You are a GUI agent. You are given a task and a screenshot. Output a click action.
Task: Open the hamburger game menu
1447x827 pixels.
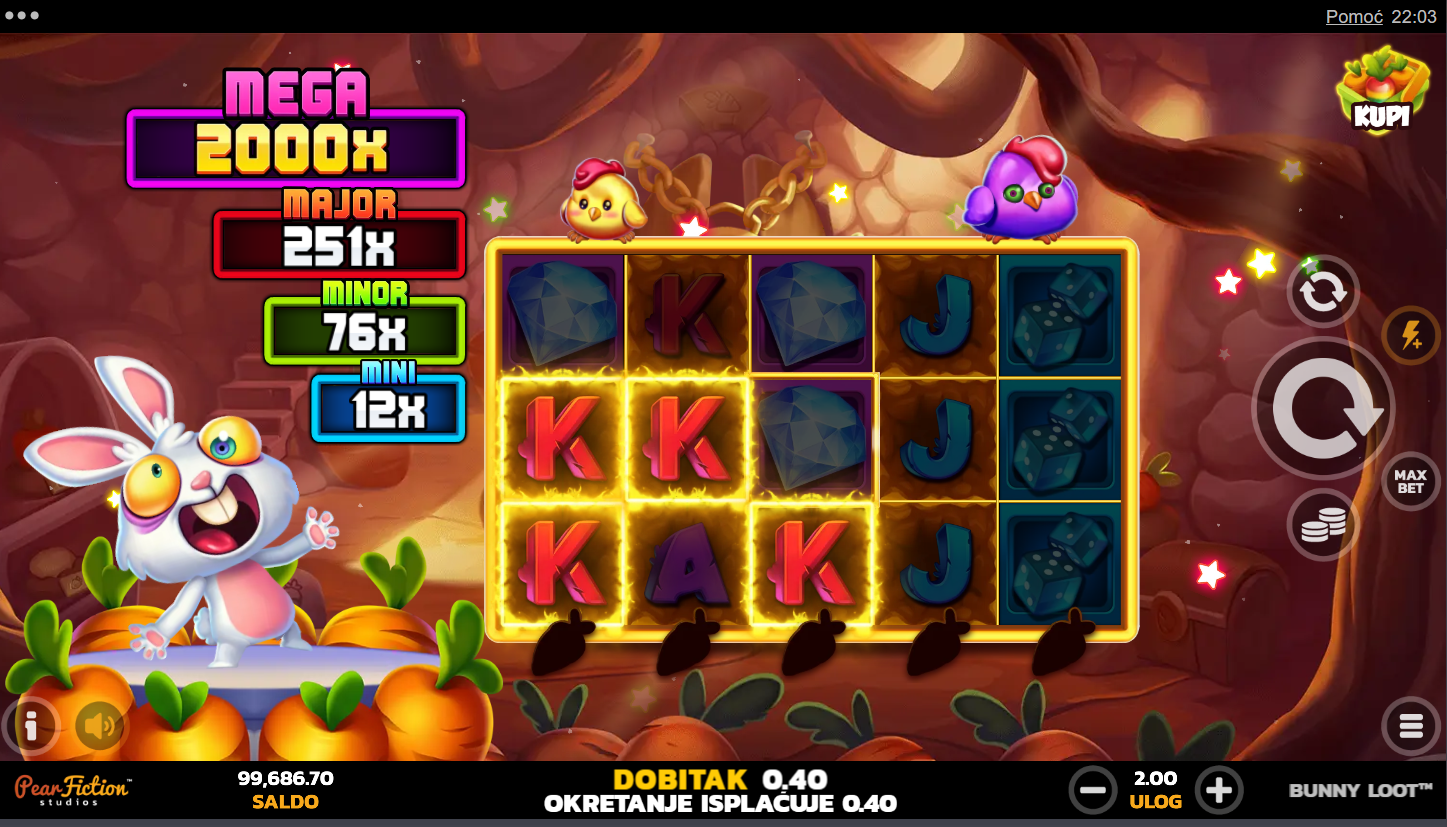tap(1410, 726)
